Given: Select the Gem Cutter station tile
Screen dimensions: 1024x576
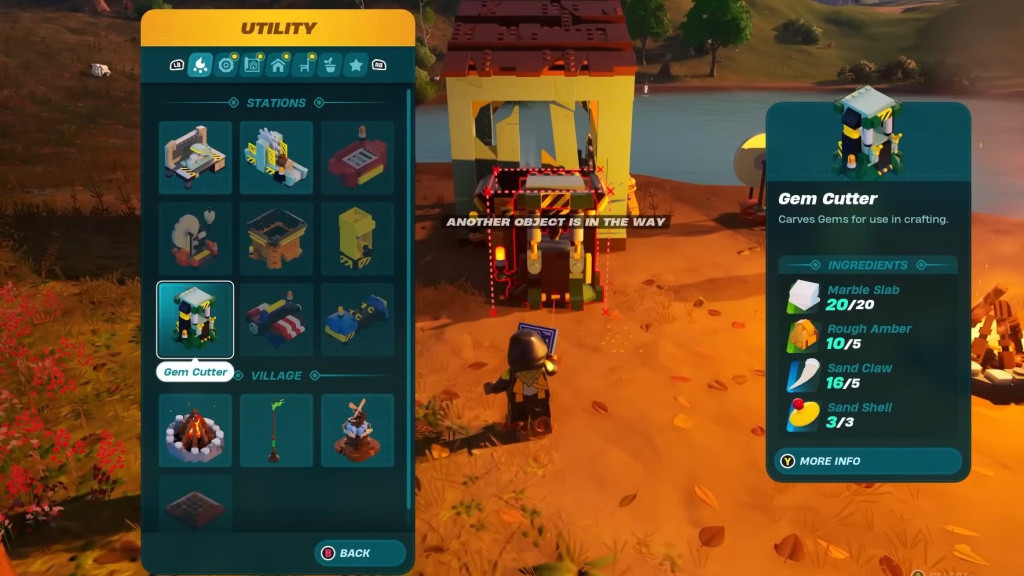Looking at the screenshot, I should point(195,320).
